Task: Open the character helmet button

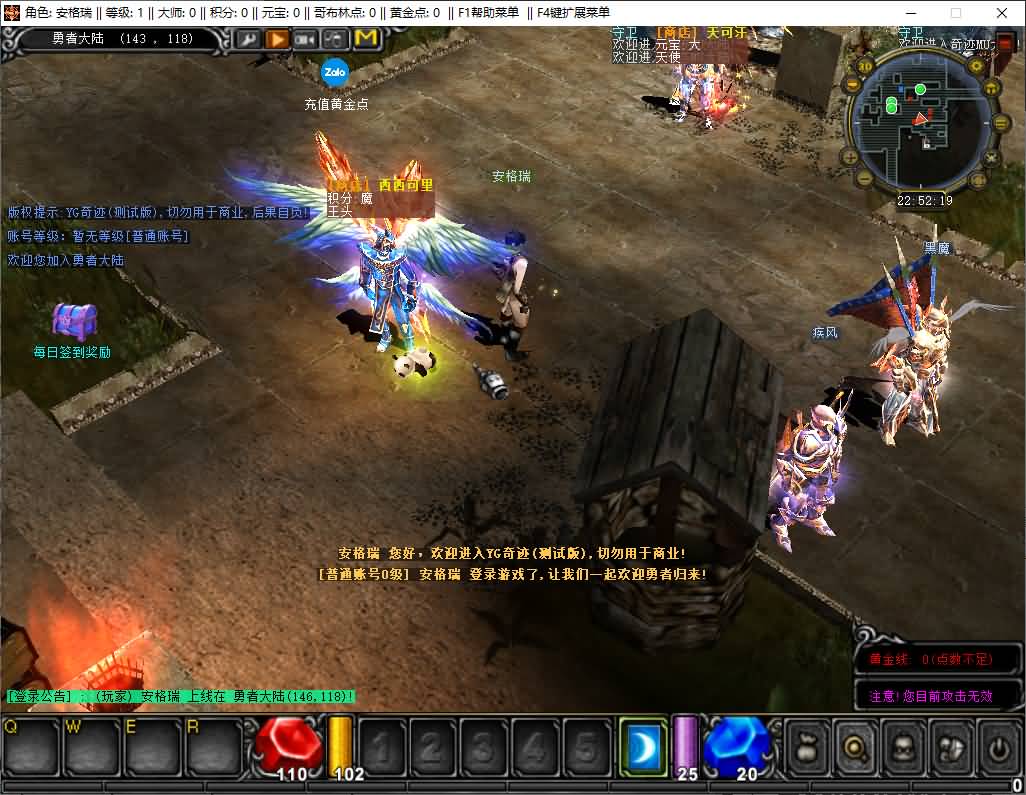Action: click(x=903, y=745)
